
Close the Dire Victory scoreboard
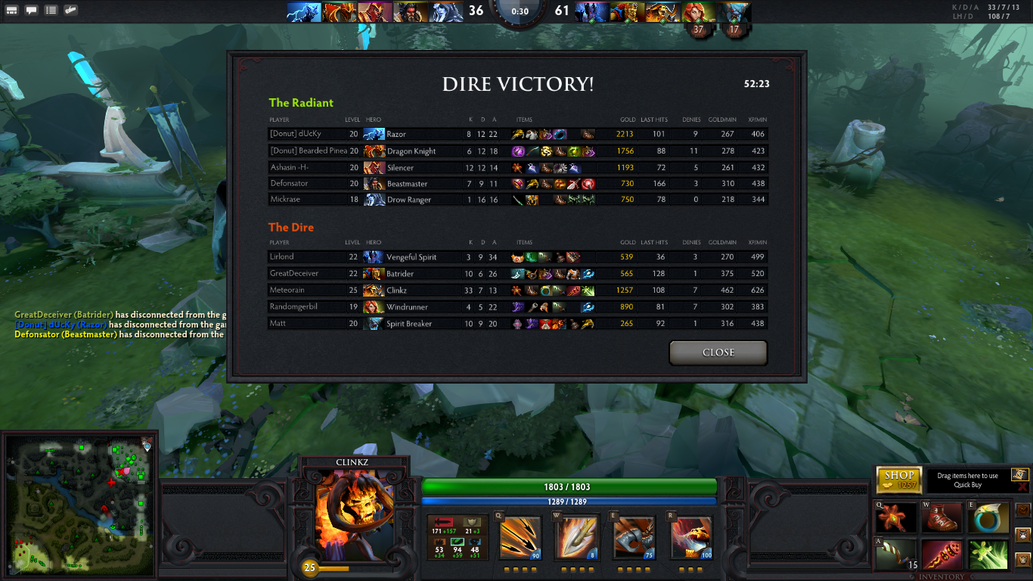(718, 352)
